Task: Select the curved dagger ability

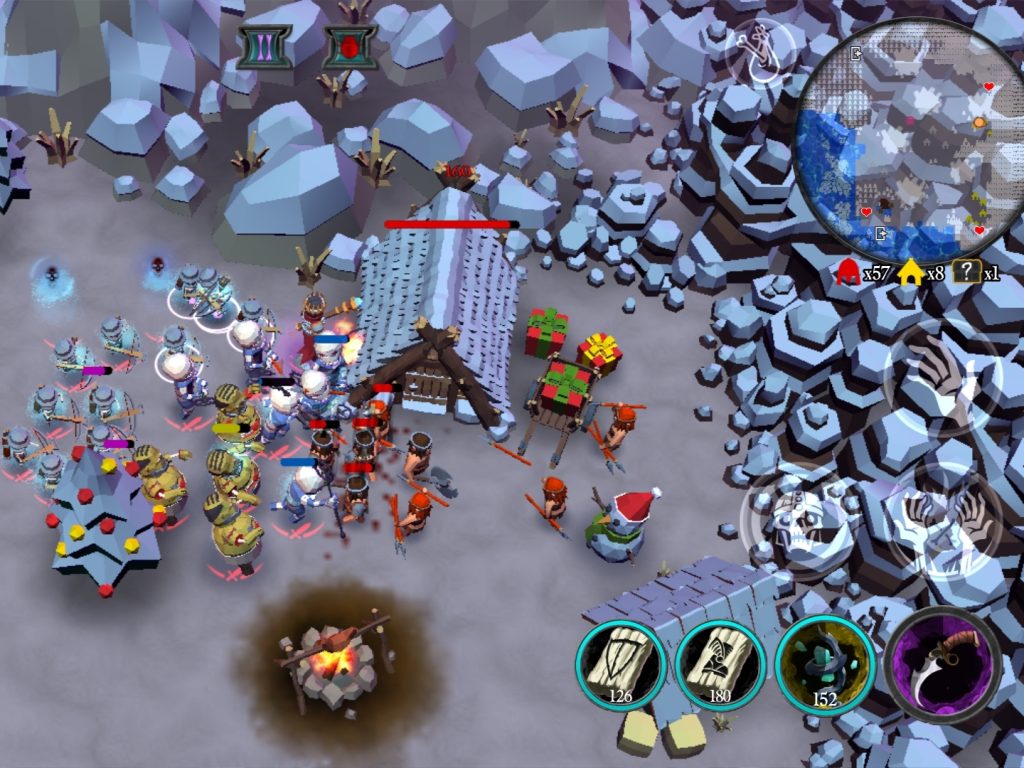Action: coord(943,664)
